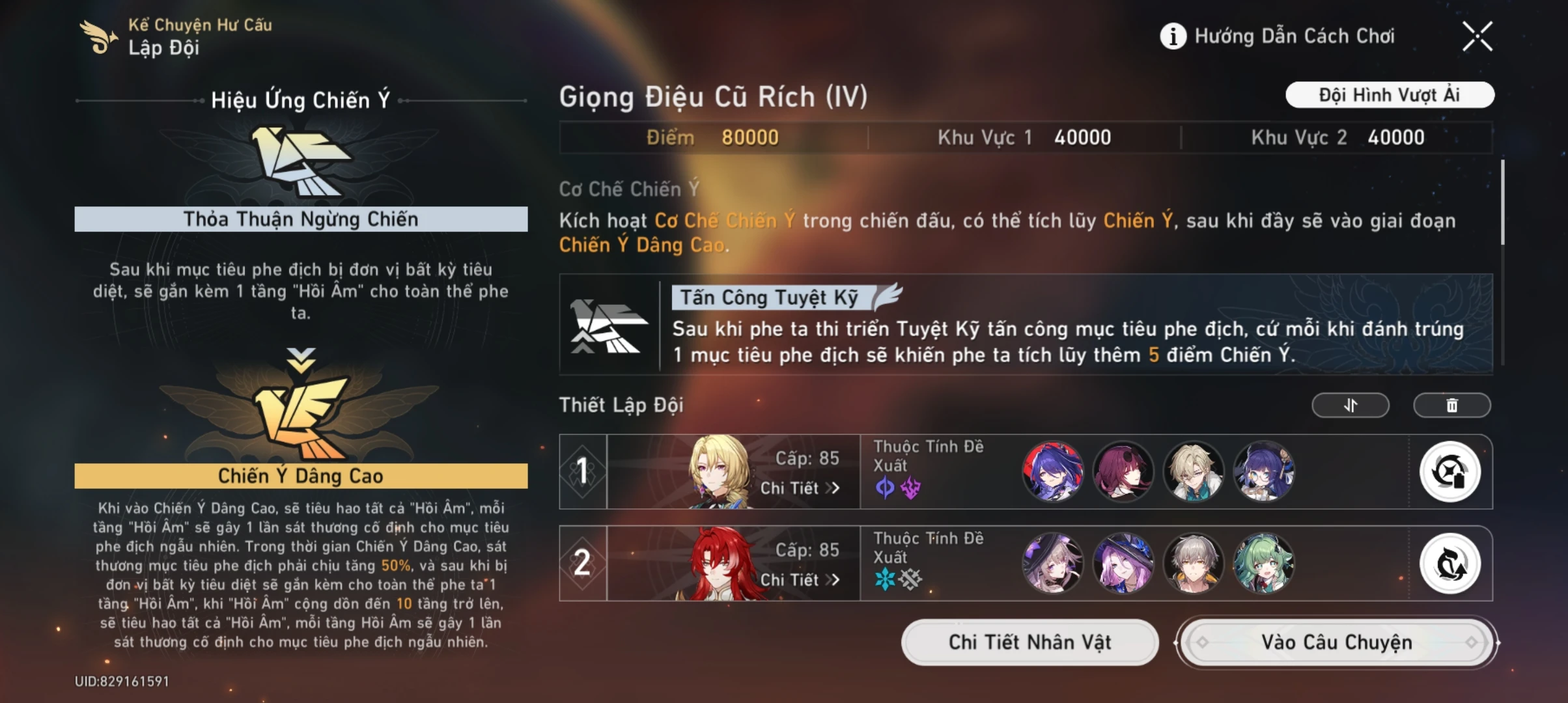
Task: Clear the team setup using the trash icon
Action: coord(1452,404)
